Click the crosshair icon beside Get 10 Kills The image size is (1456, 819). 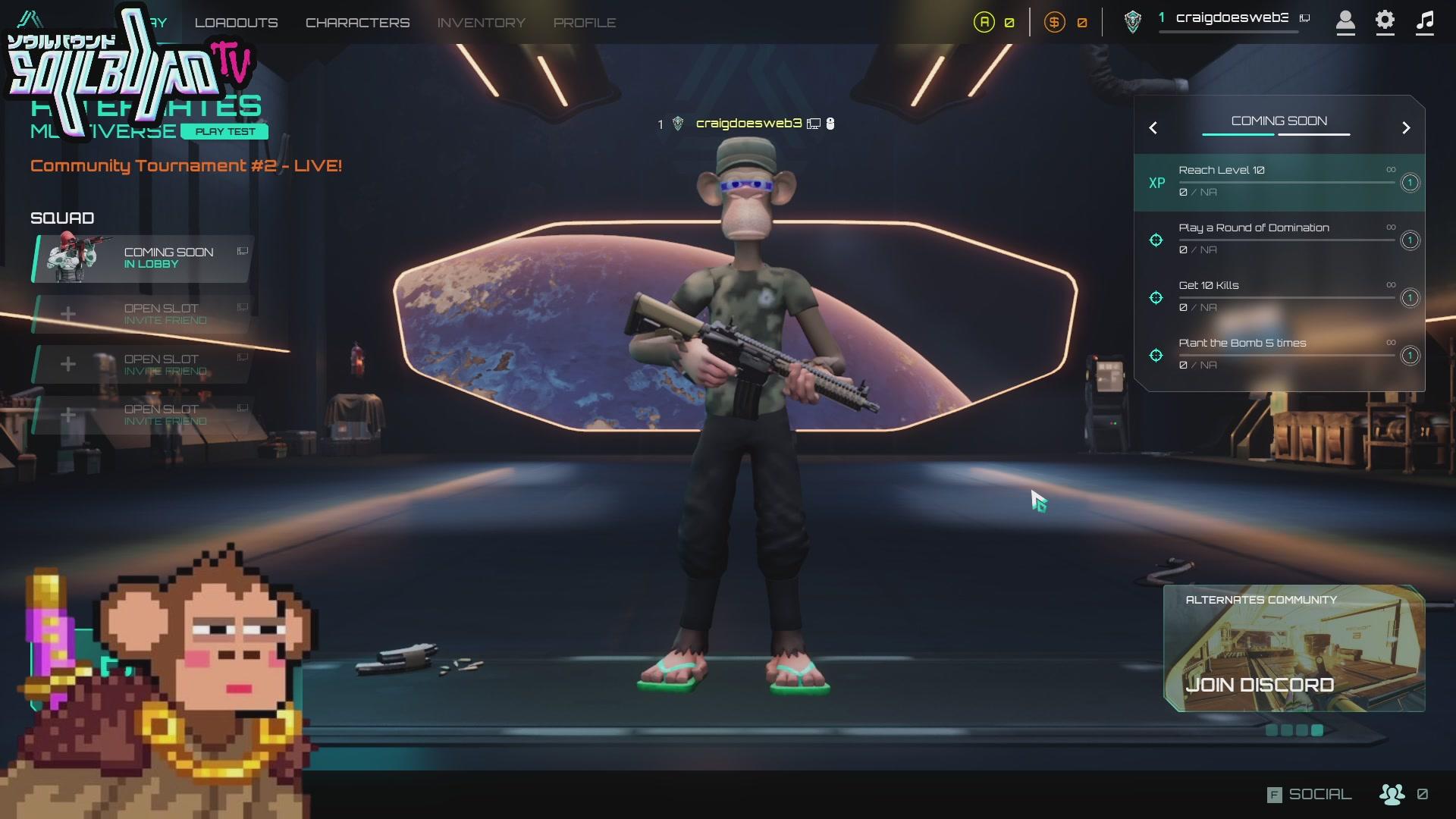(1156, 297)
